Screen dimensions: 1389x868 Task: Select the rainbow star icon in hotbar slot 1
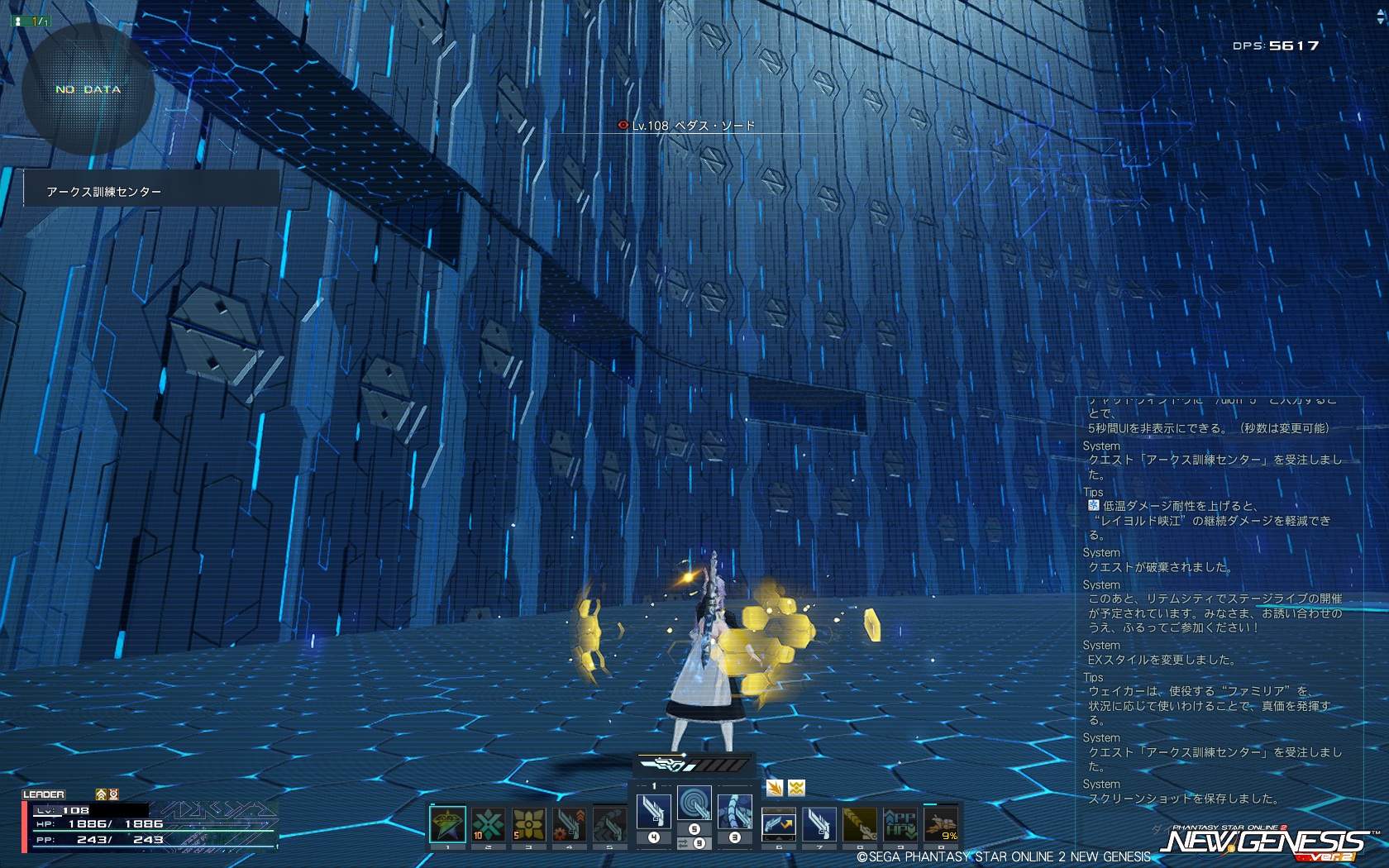pos(447,824)
